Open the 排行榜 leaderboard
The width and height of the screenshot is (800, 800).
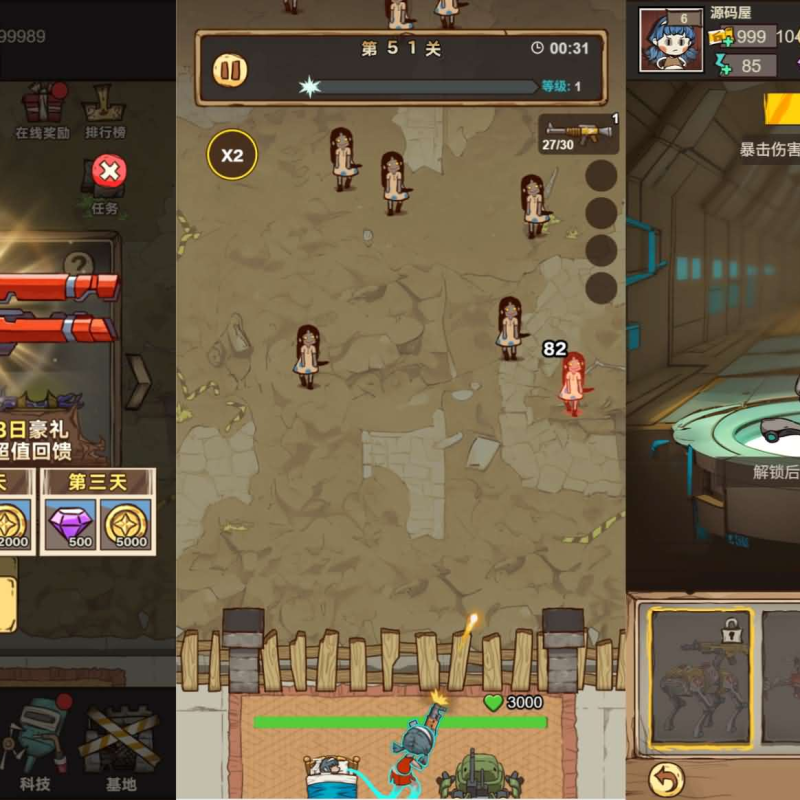click(105, 110)
